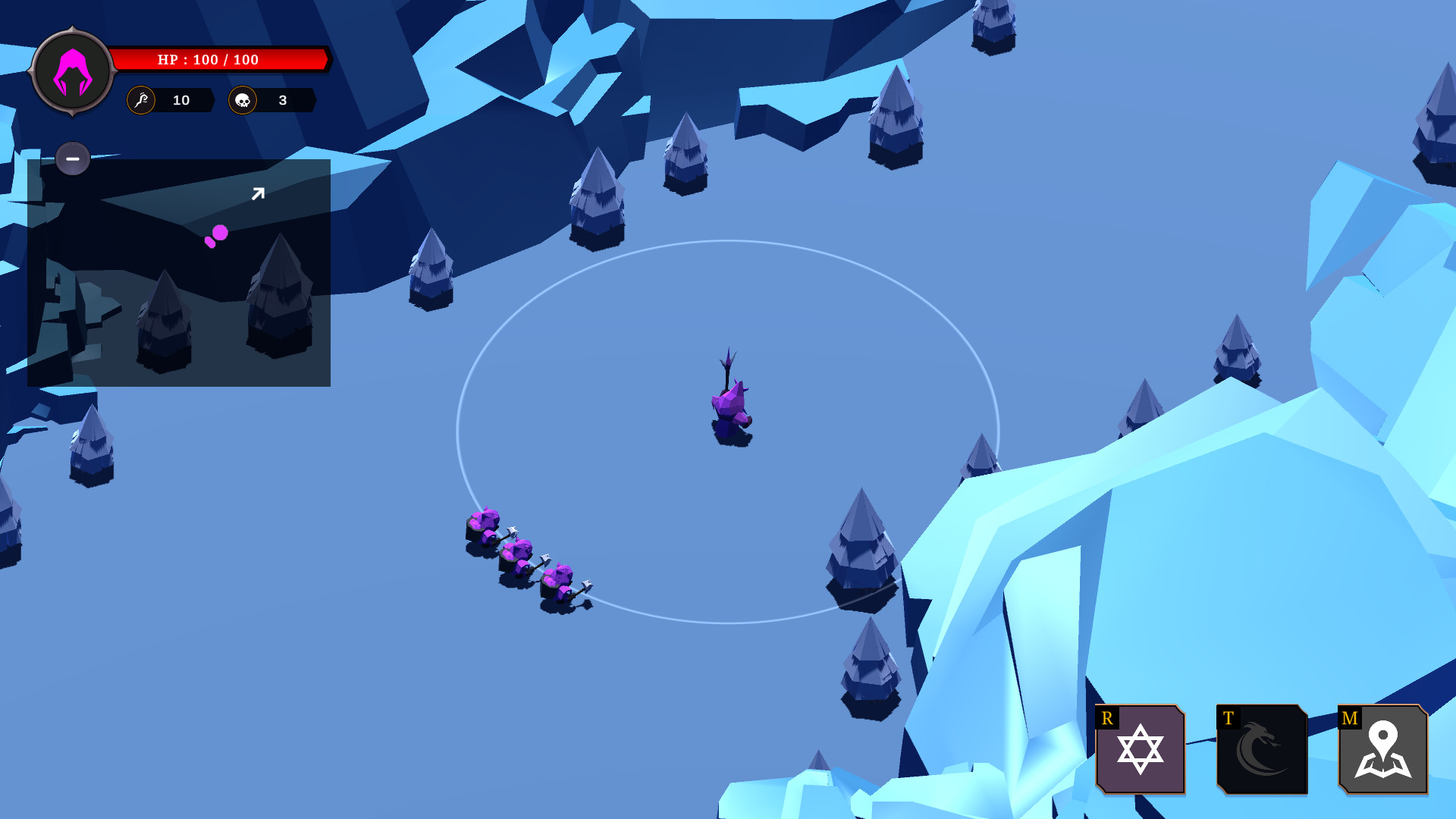This screenshot has height=819, width=1456.
Task: Click the white arrow on the minimap
Action: point(258,193)
